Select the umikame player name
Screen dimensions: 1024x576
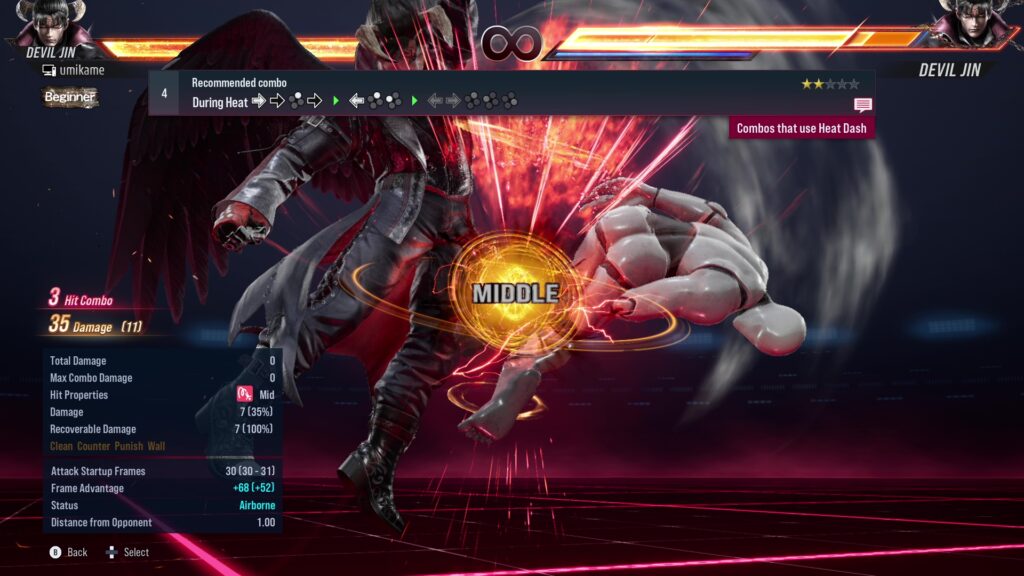point(80,70)
